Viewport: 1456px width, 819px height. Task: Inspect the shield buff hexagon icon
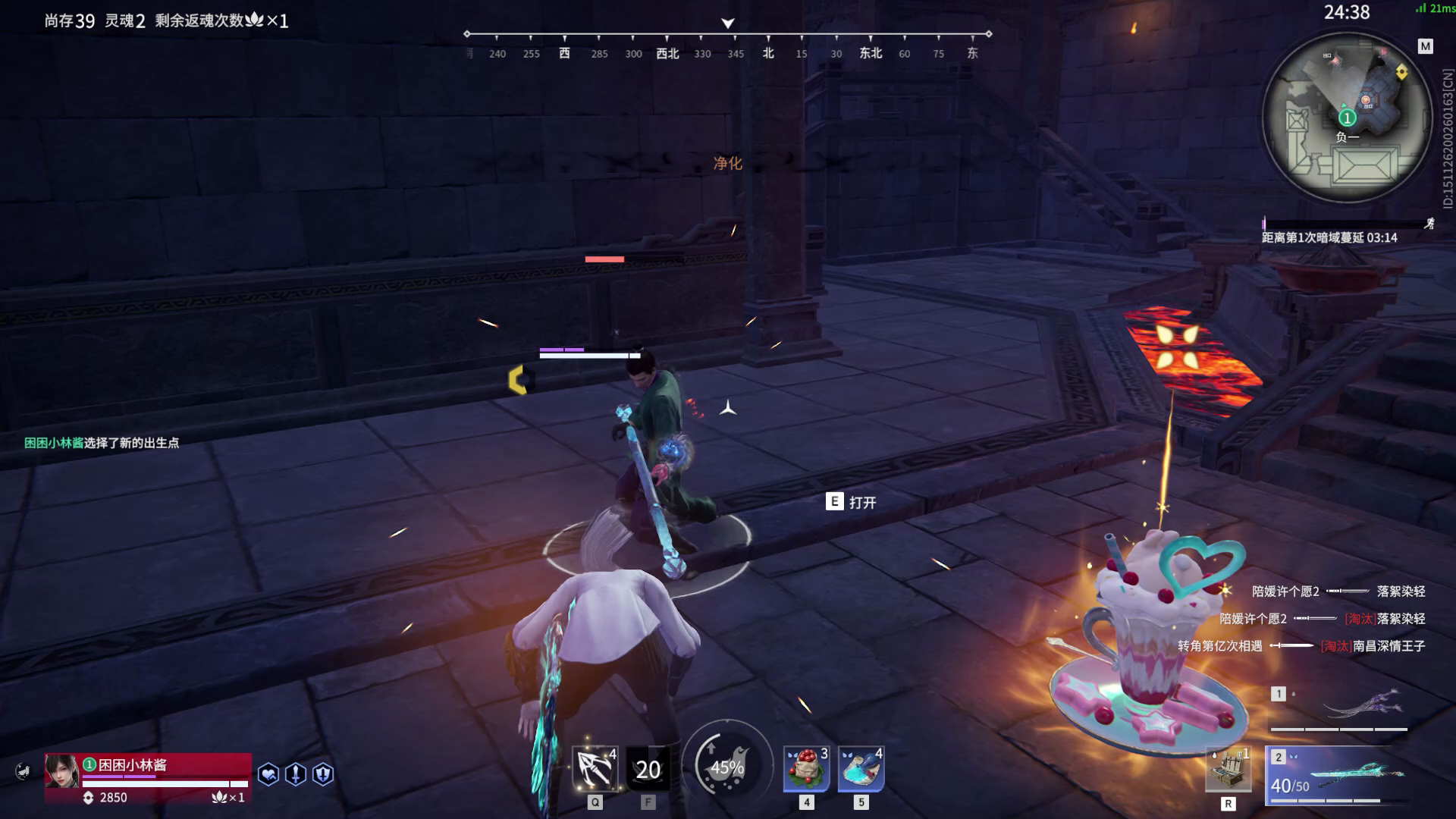(323, 774)
